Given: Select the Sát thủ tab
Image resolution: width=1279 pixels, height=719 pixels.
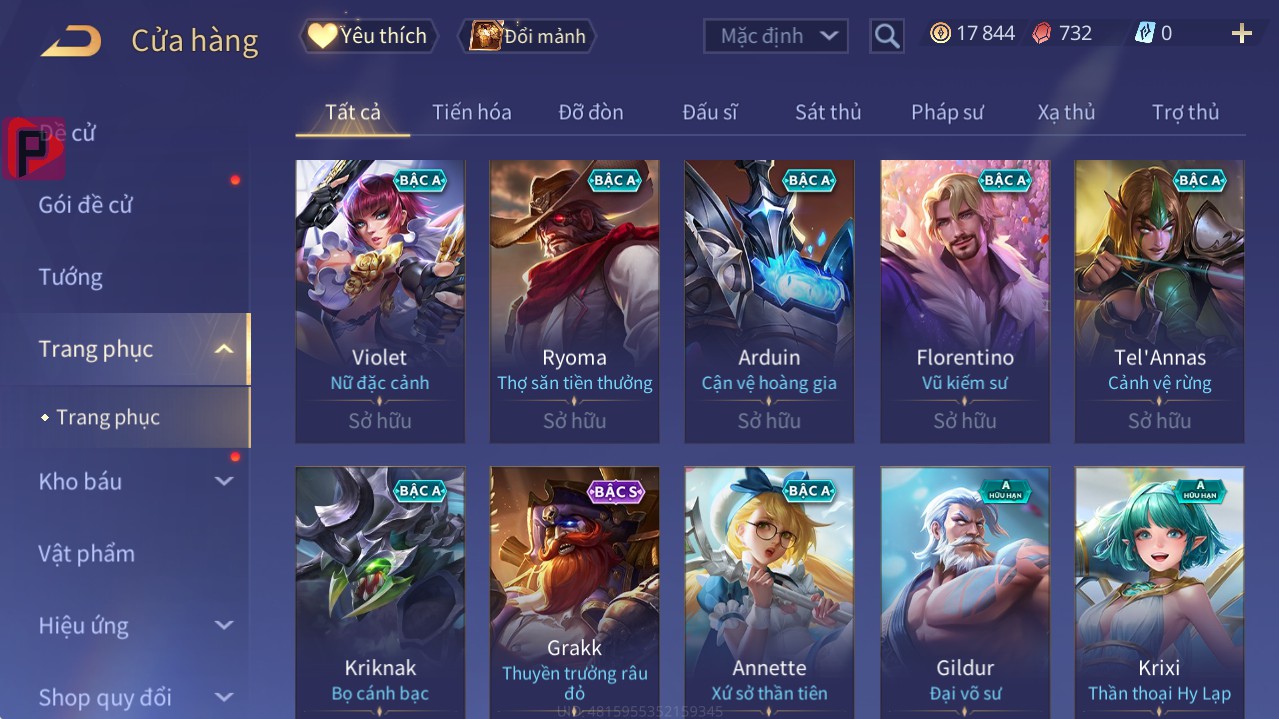Looking at the screenshot, I should pyautogui.click(x=827, y=112).
